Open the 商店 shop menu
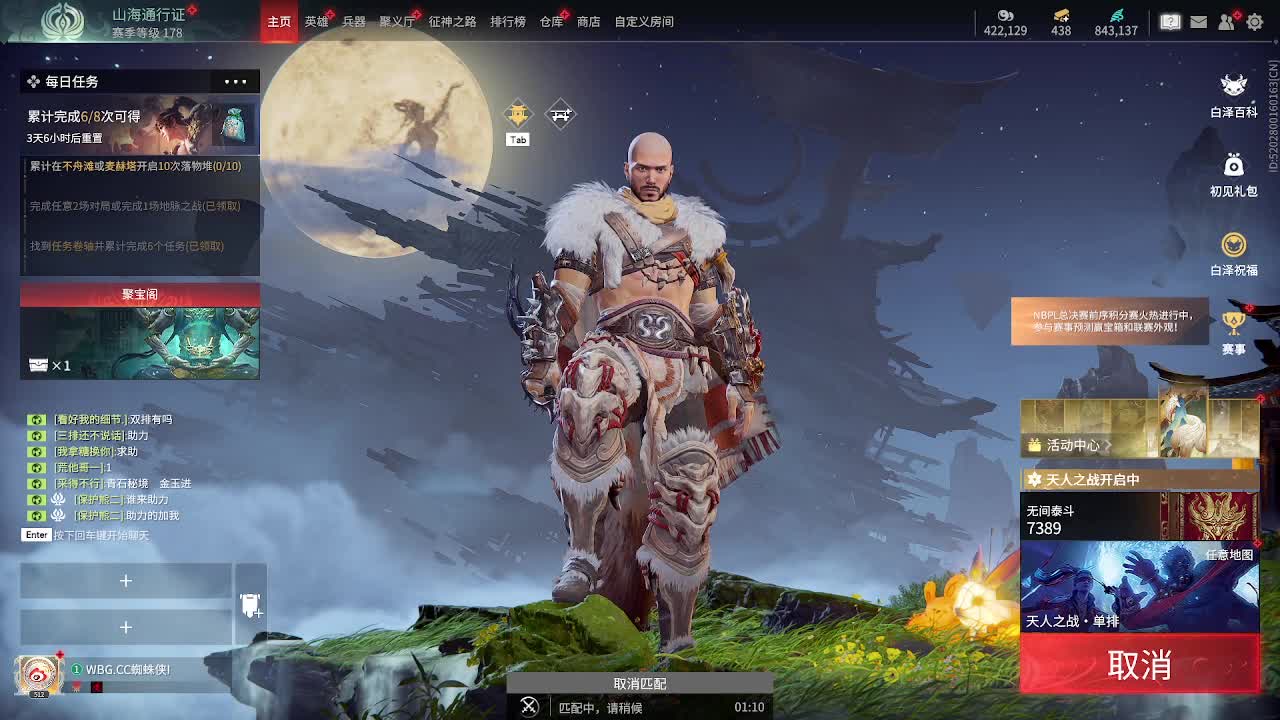This screenshot has width=1280, height=720. pyautogui.click(x=587, y=21)
